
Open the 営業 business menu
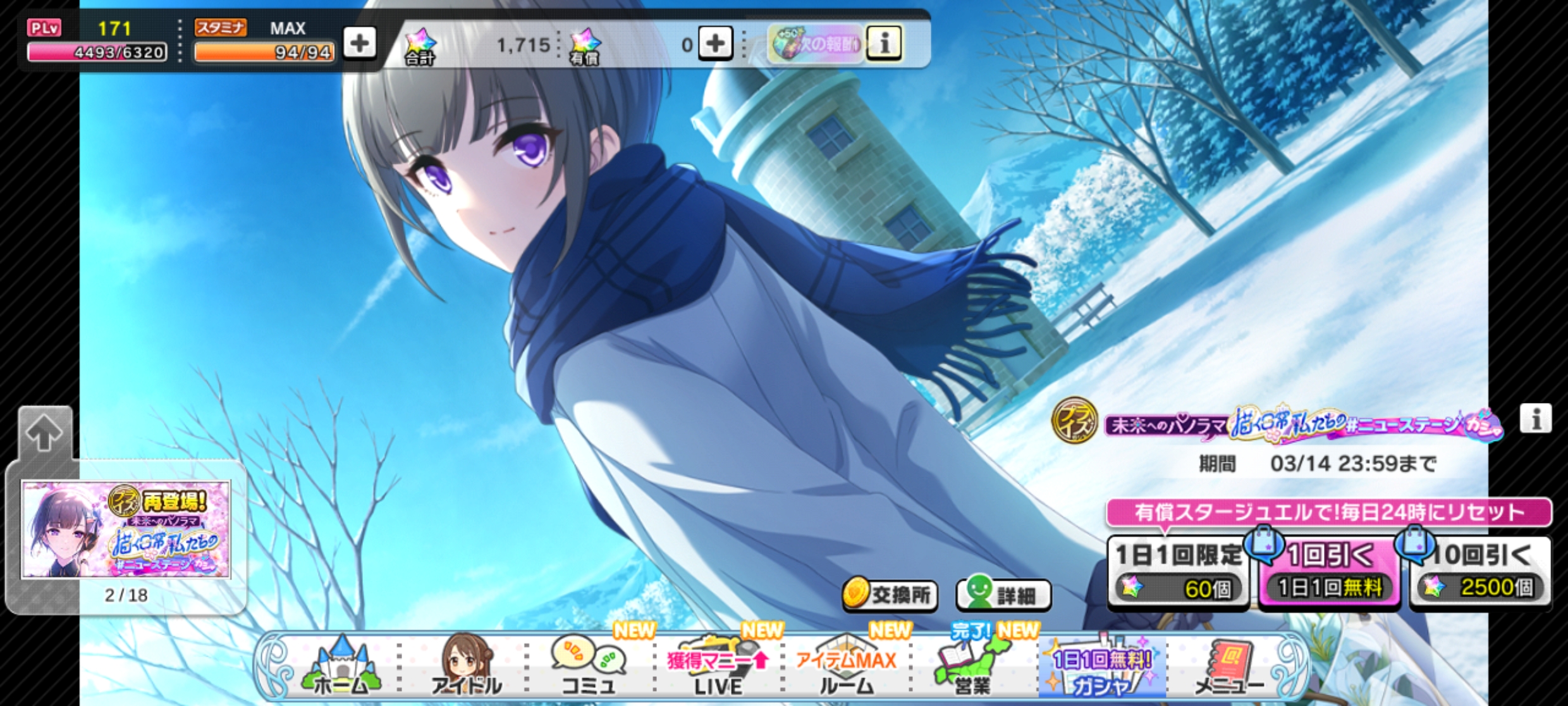[x=972, y=668]
